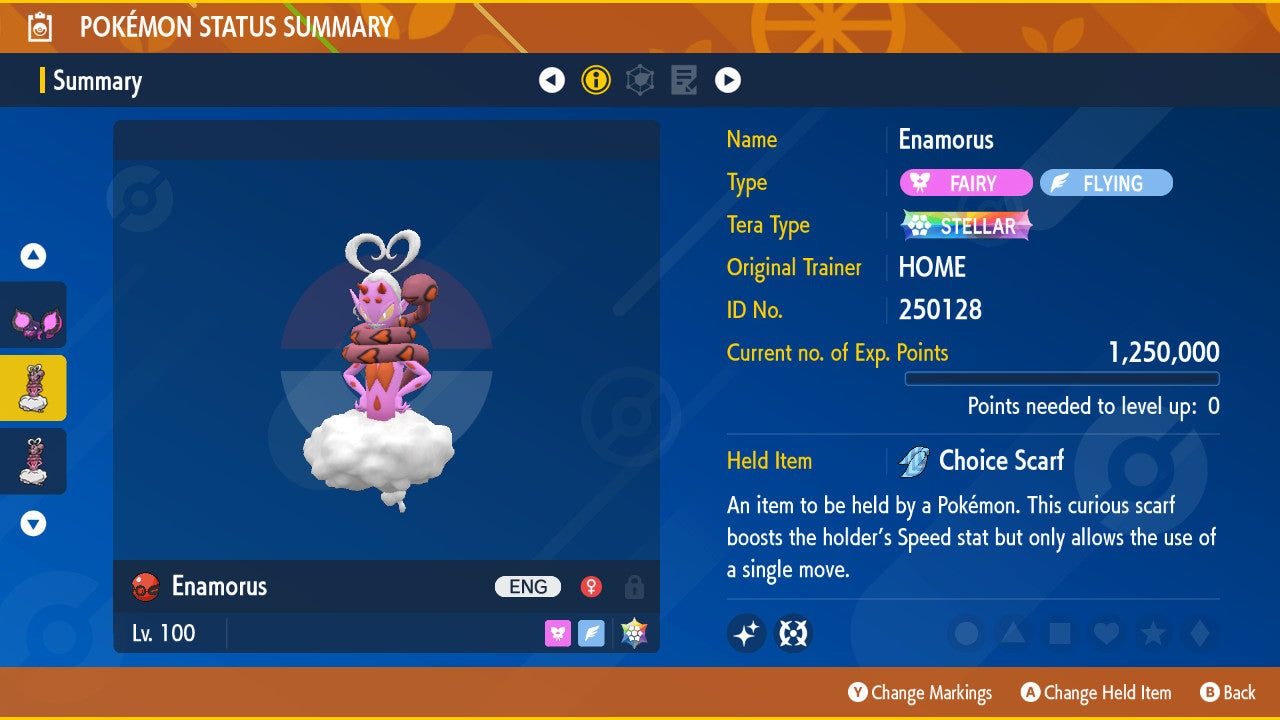
Task: Go to the previous summary page arrow
Action: [552, 80]
